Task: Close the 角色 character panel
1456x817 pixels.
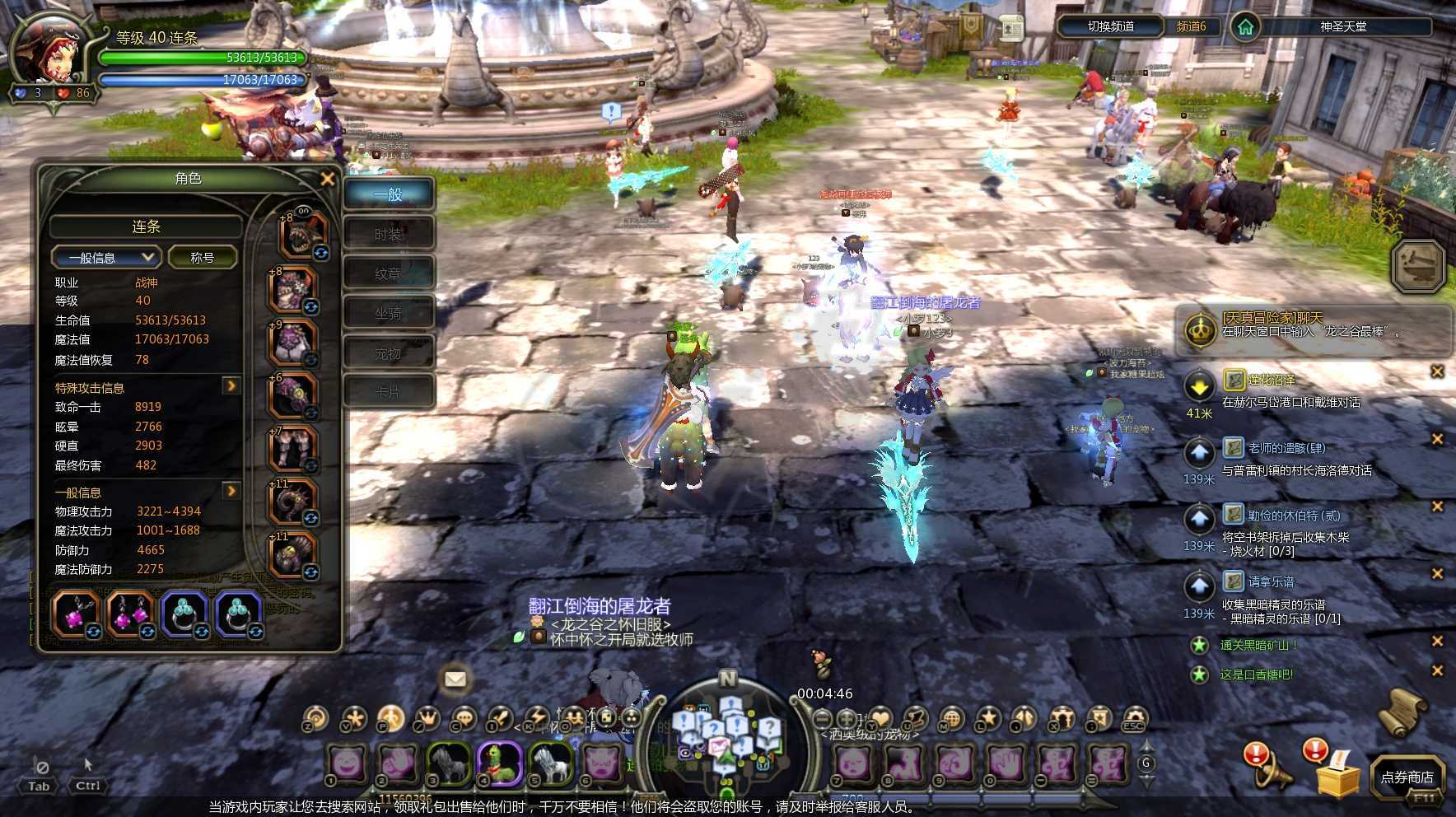Action: coord(327,179)
